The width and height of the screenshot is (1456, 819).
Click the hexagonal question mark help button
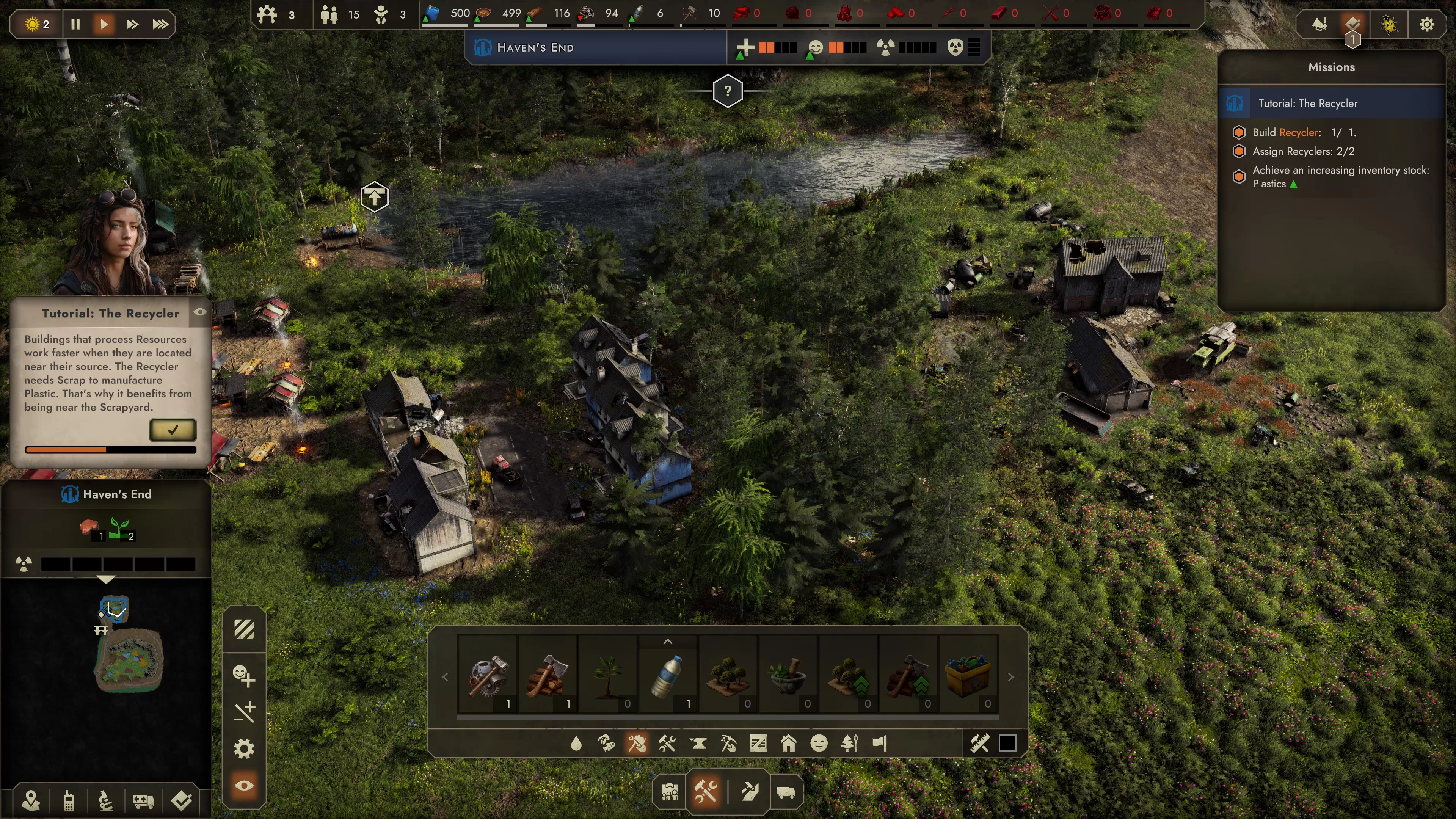728,91
